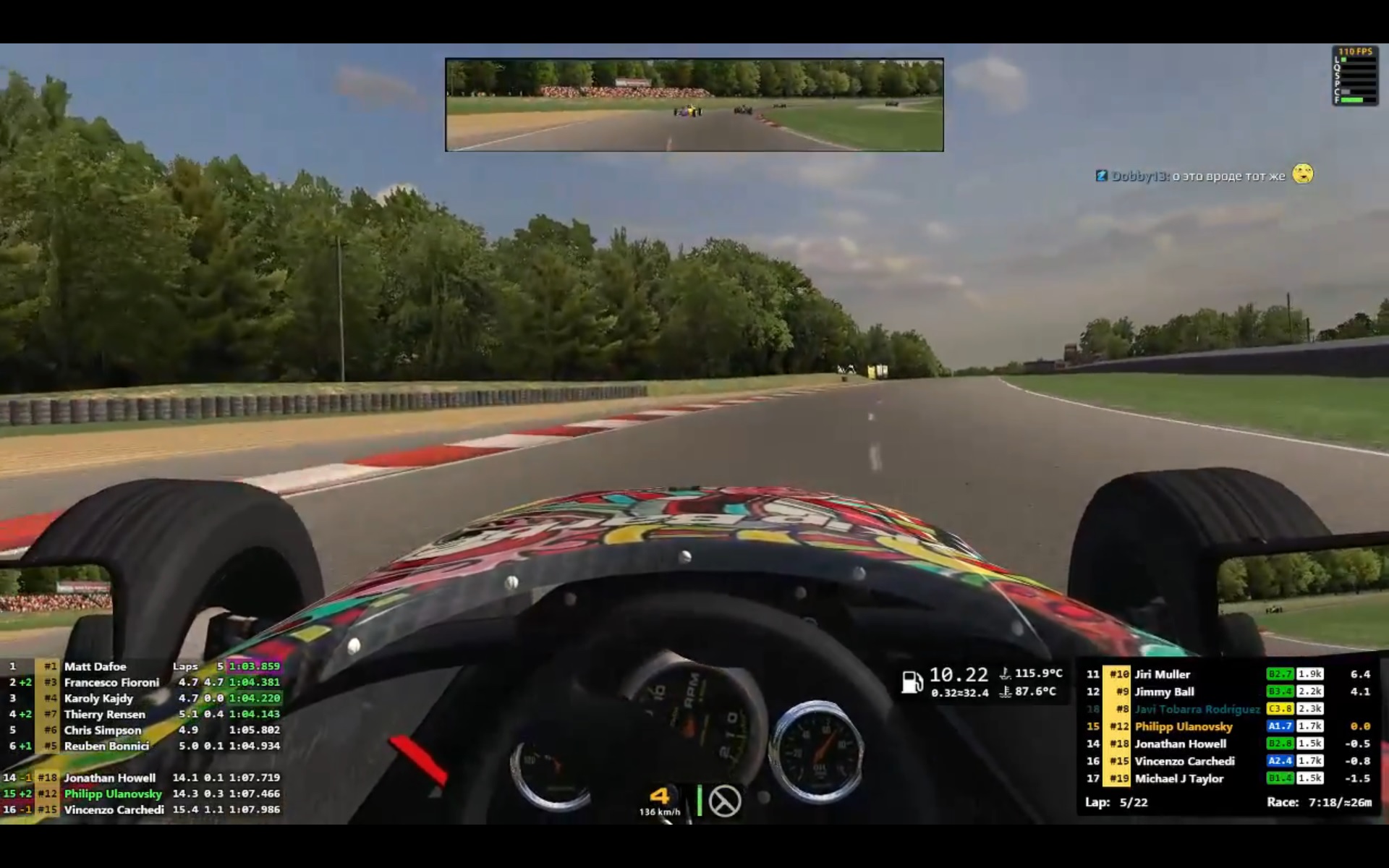The height and width of the screenshot is (868, 1389).
Task: Click the virtual rear-view mirror
Action: (694, 105)
